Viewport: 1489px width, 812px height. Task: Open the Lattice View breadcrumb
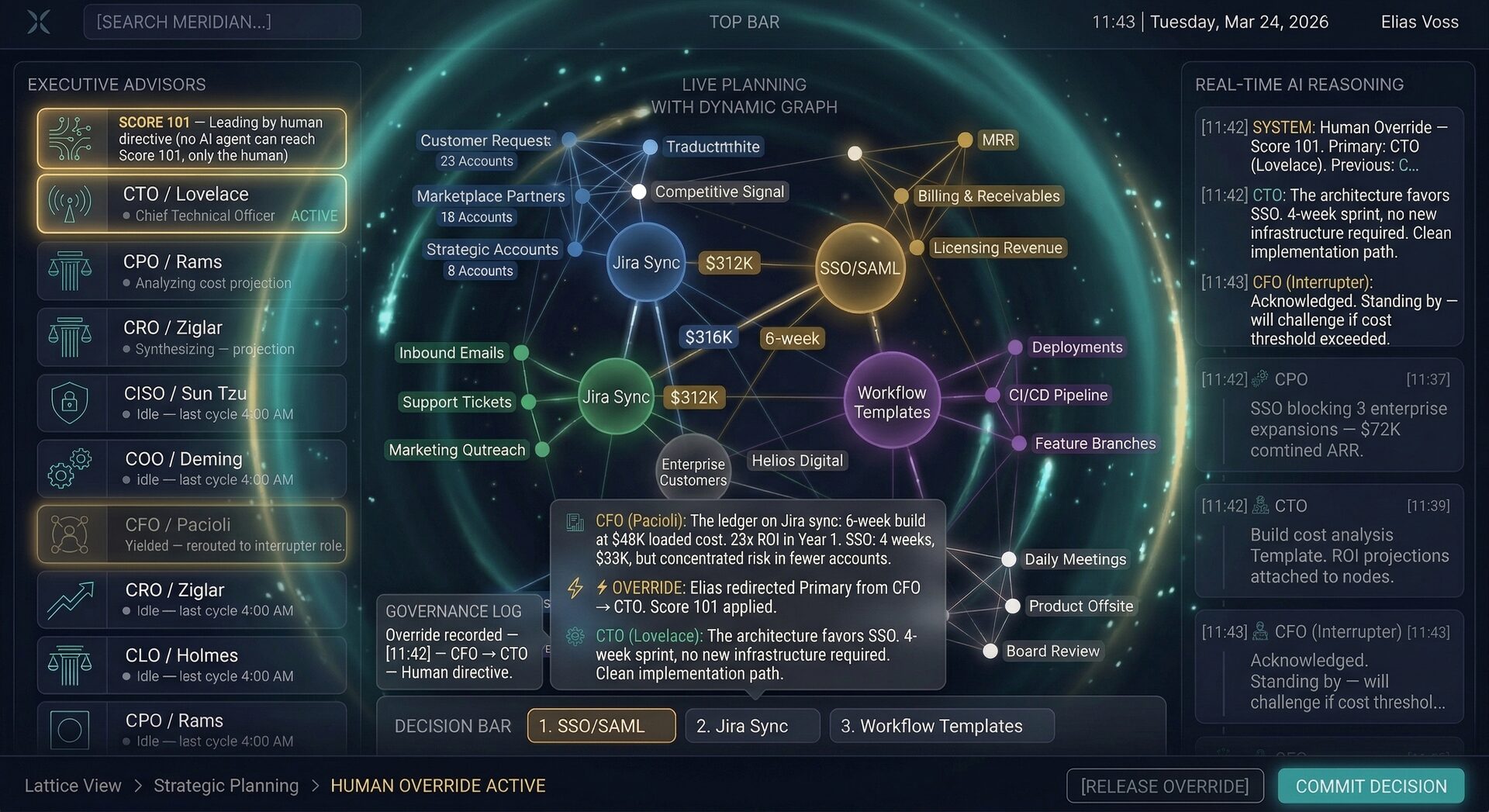(x=73, y=785)
